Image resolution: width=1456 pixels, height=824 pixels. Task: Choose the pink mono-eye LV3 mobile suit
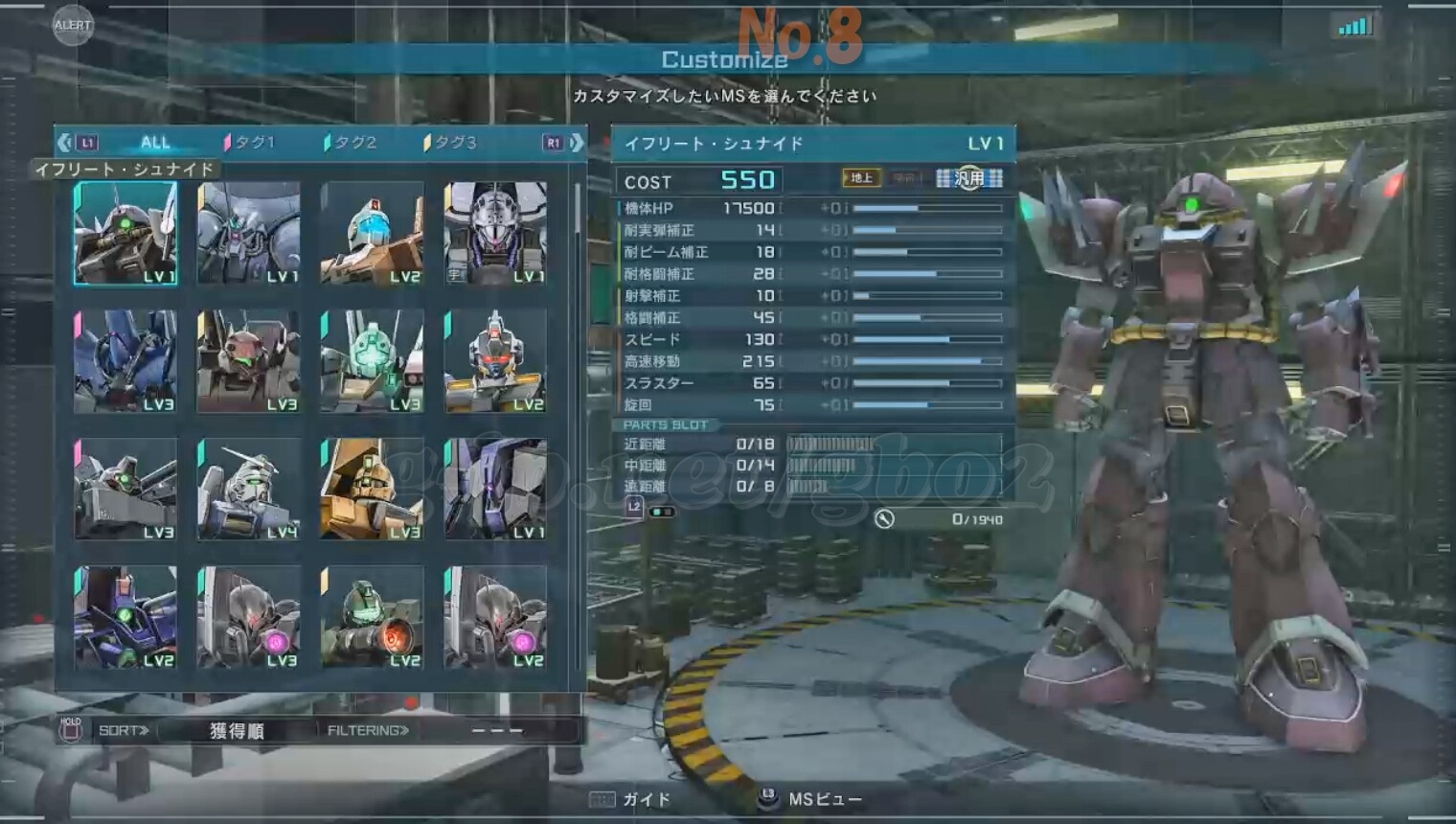[x=249, y=617]
